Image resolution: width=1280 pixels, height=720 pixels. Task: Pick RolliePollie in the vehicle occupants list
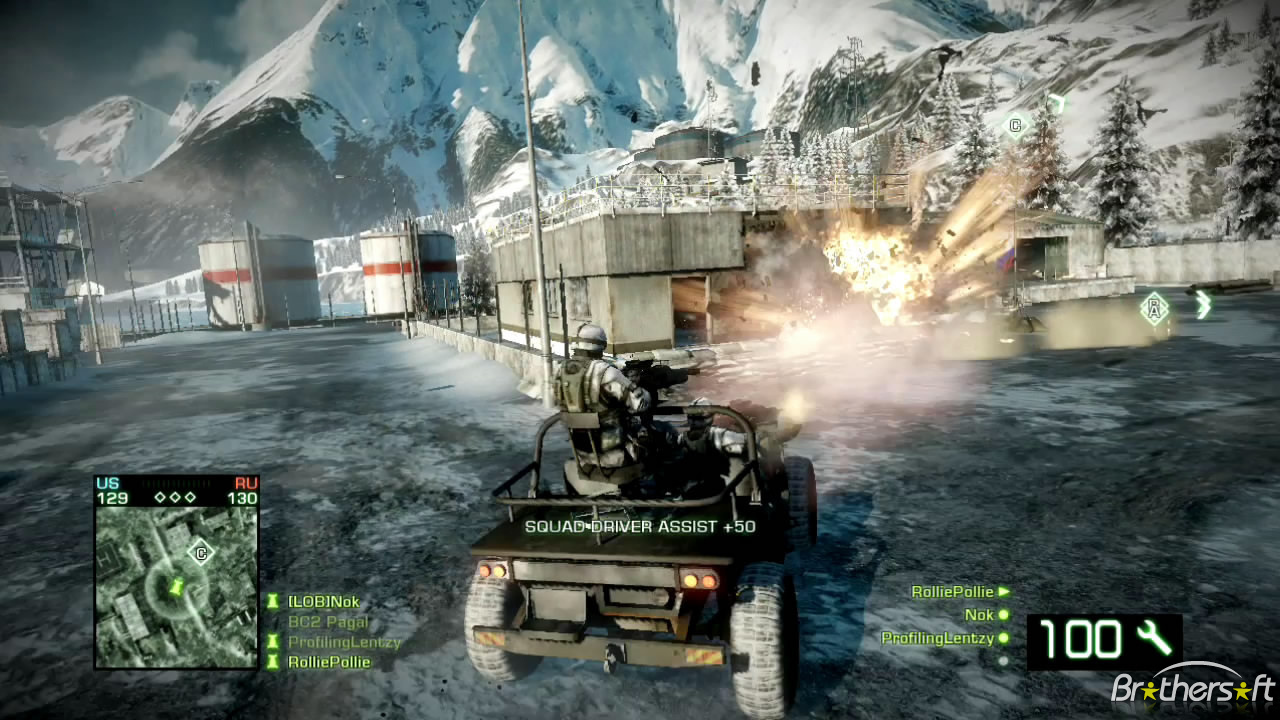point(952,592)
